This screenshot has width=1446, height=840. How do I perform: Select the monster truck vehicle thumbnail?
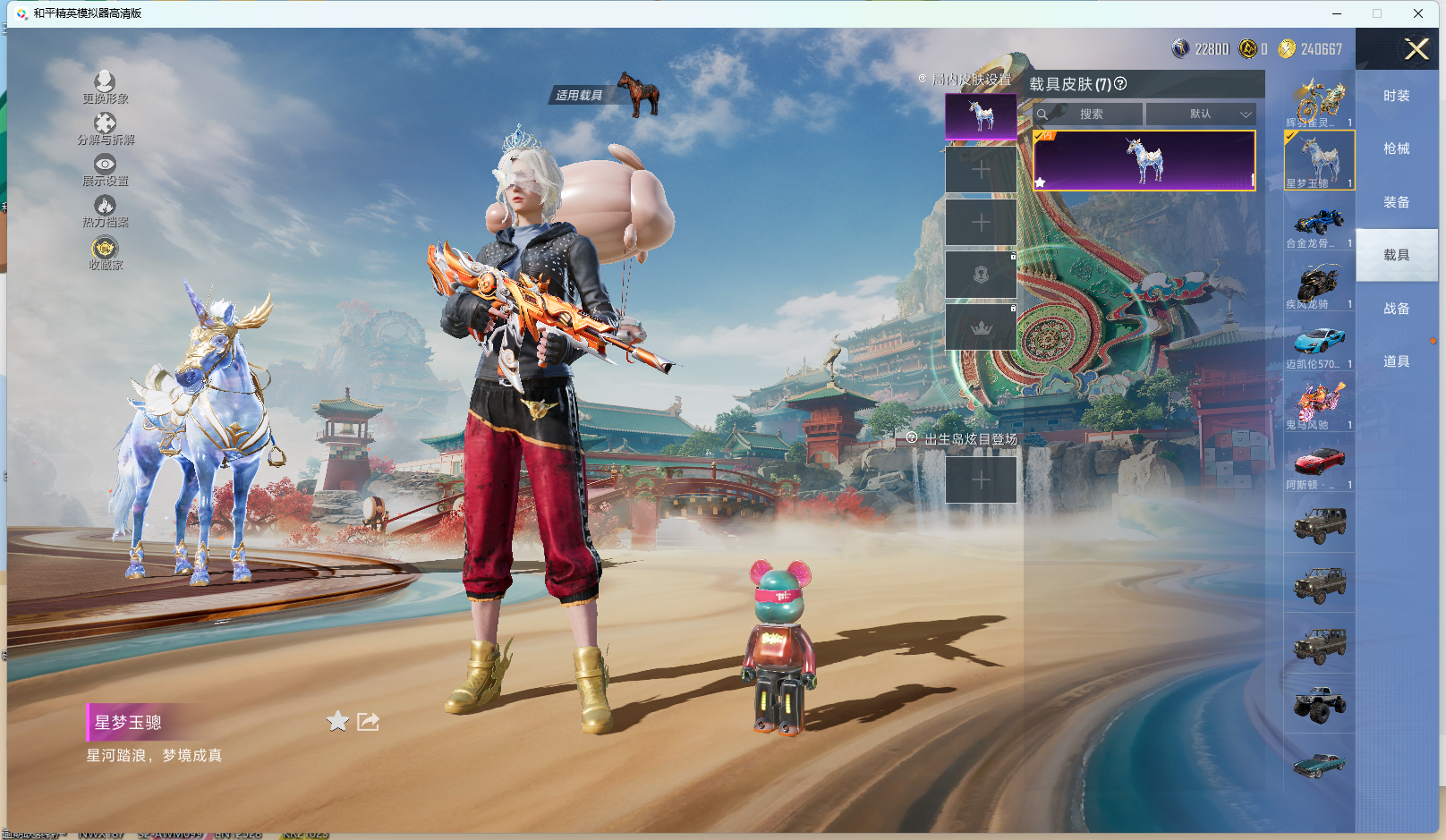click(1319, 704)
